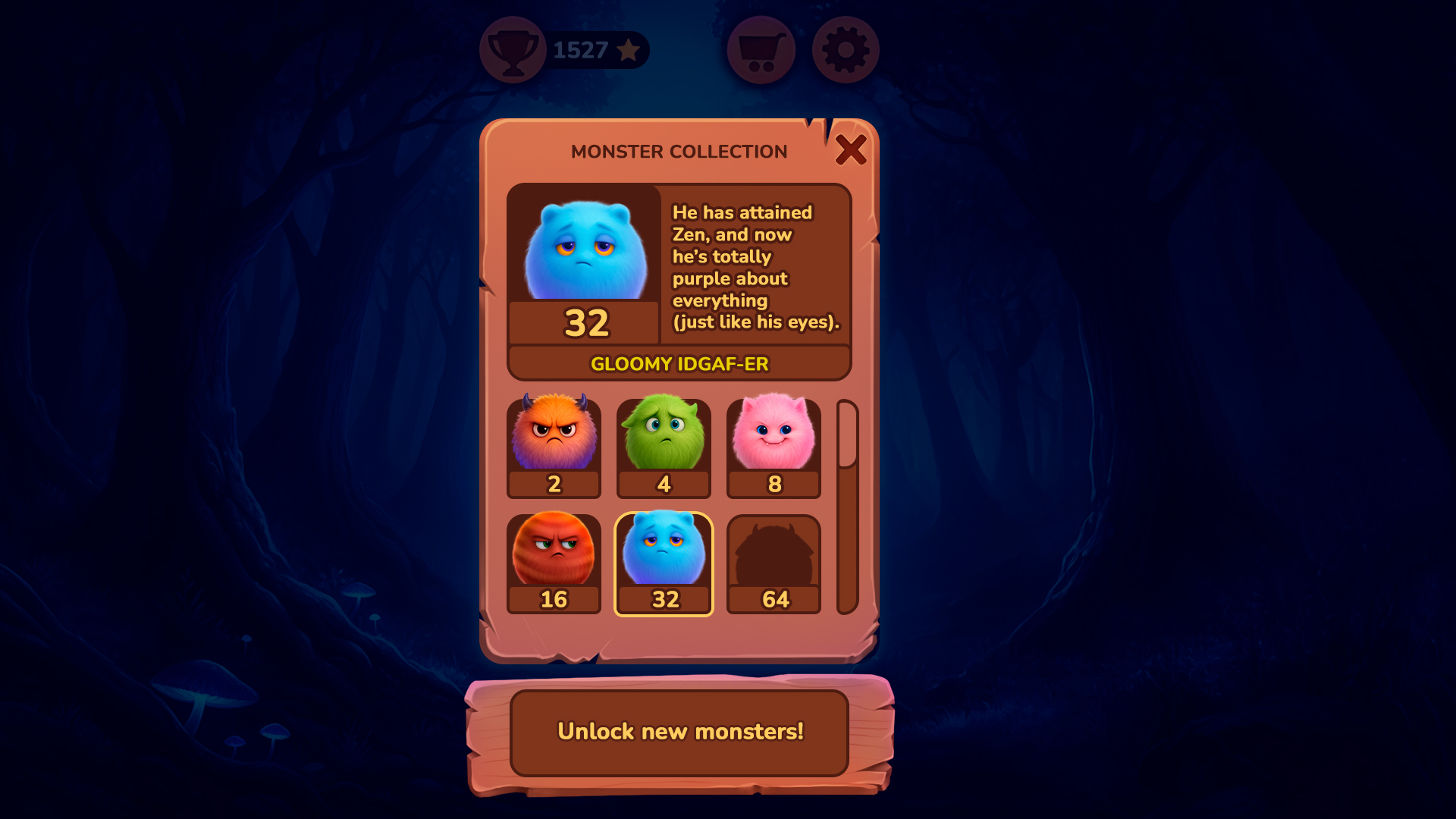Open the shopping cart store
Screen dimensions: 1456x819
pos(761,50)
